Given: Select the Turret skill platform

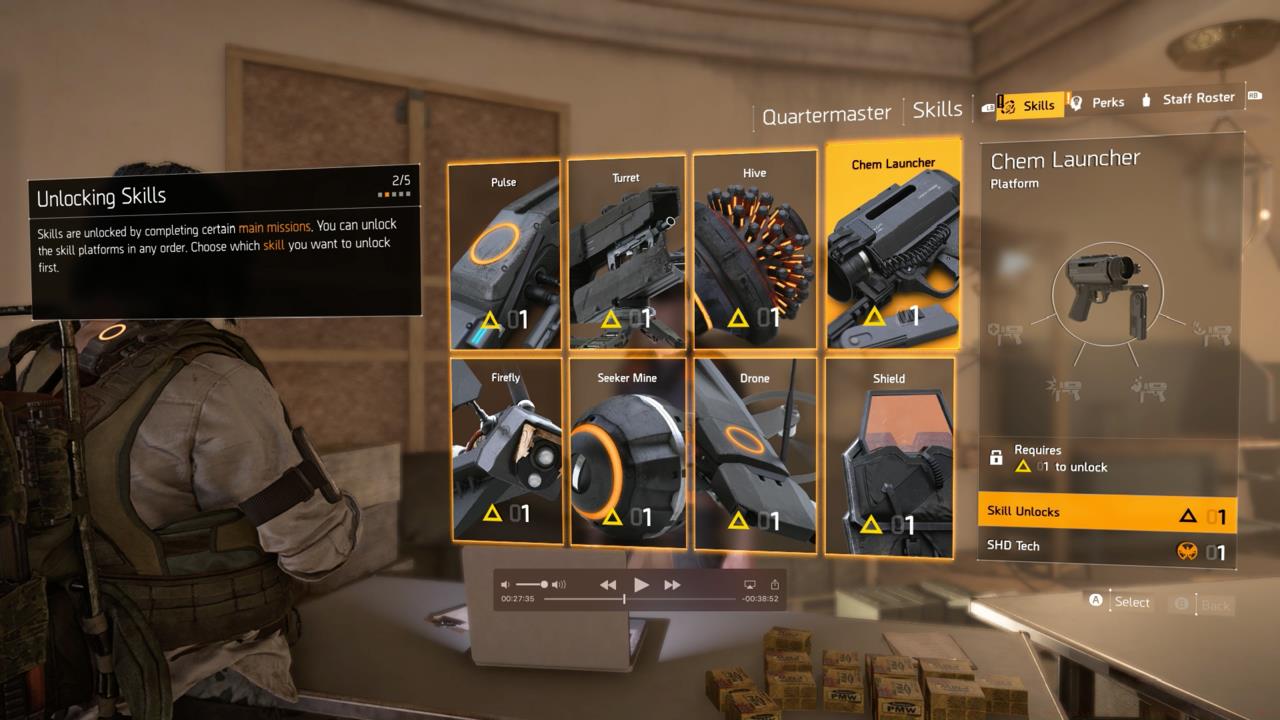Looking at the screenshot, I should (x=625, y=250).
